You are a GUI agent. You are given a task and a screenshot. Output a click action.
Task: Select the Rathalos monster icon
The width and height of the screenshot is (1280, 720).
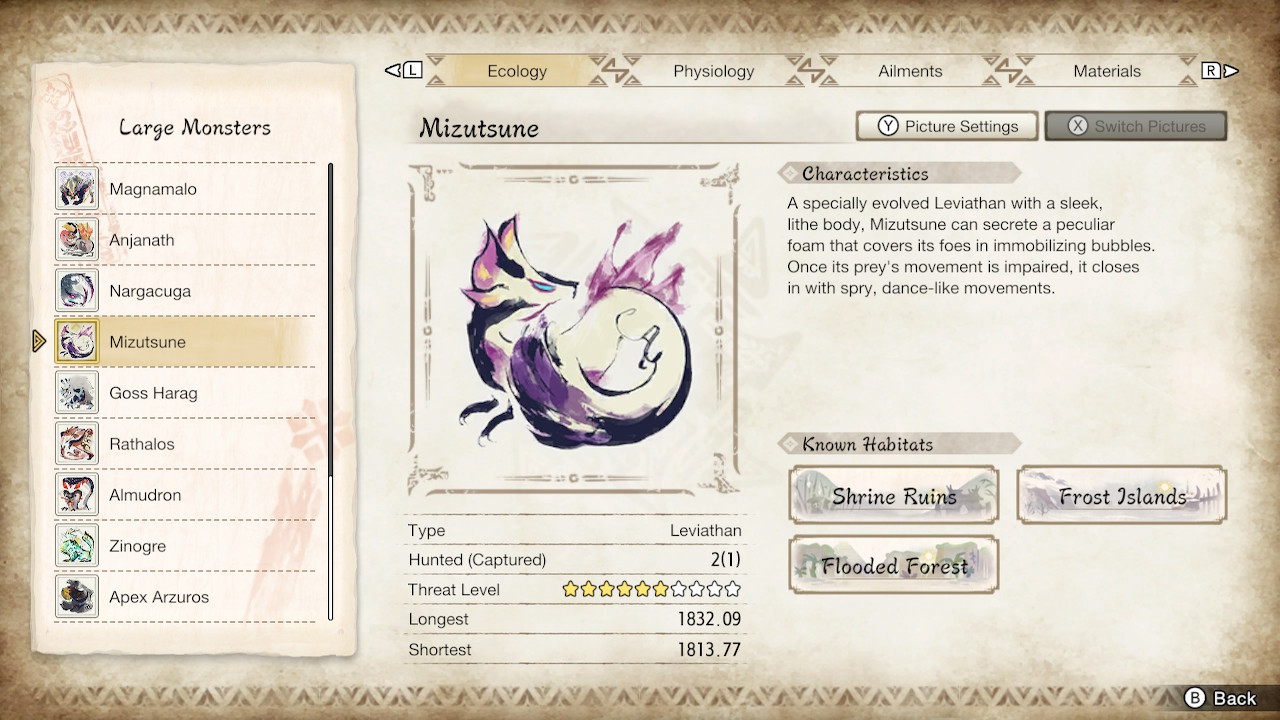tap(77, 443)
